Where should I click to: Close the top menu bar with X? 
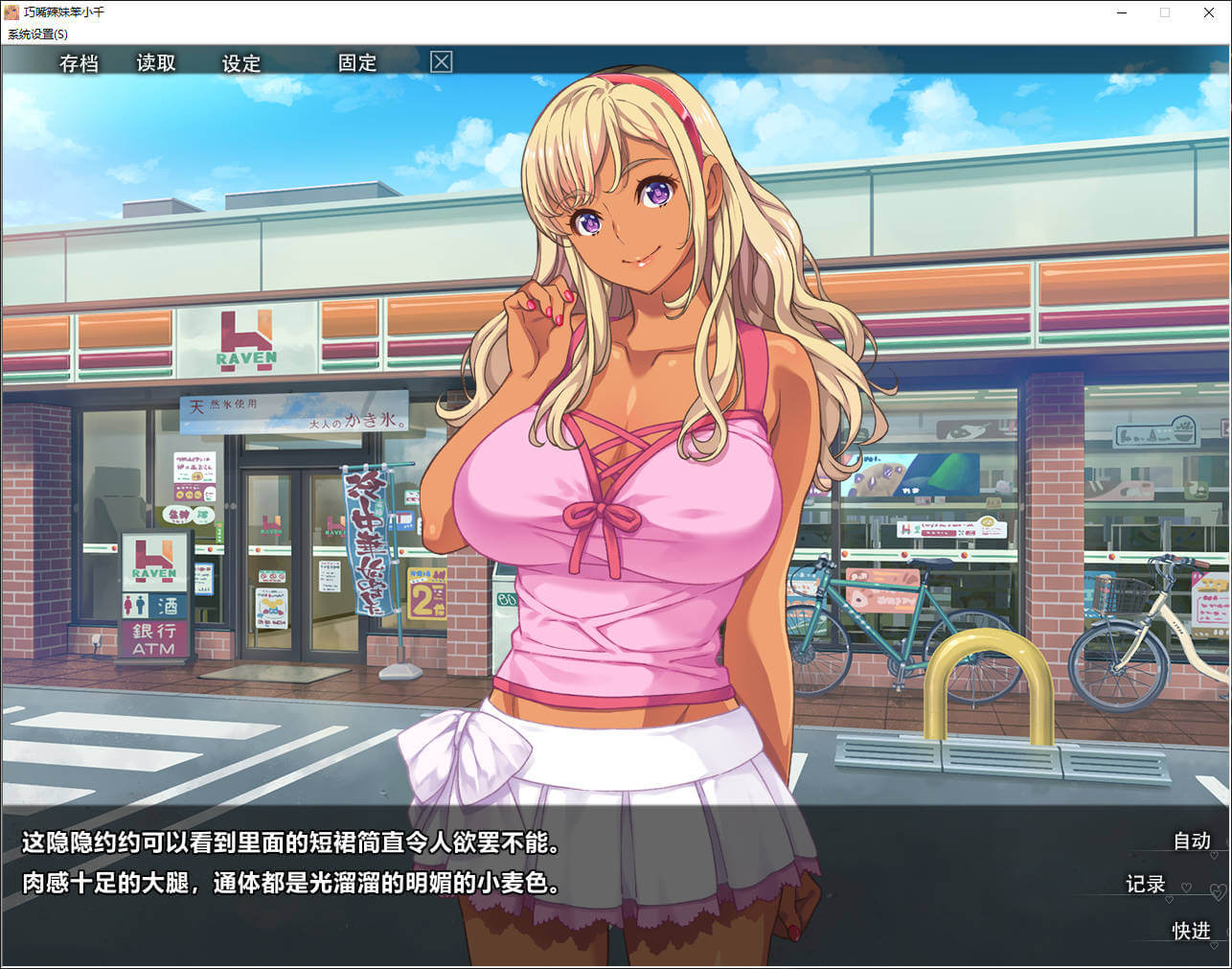point(441,62)
